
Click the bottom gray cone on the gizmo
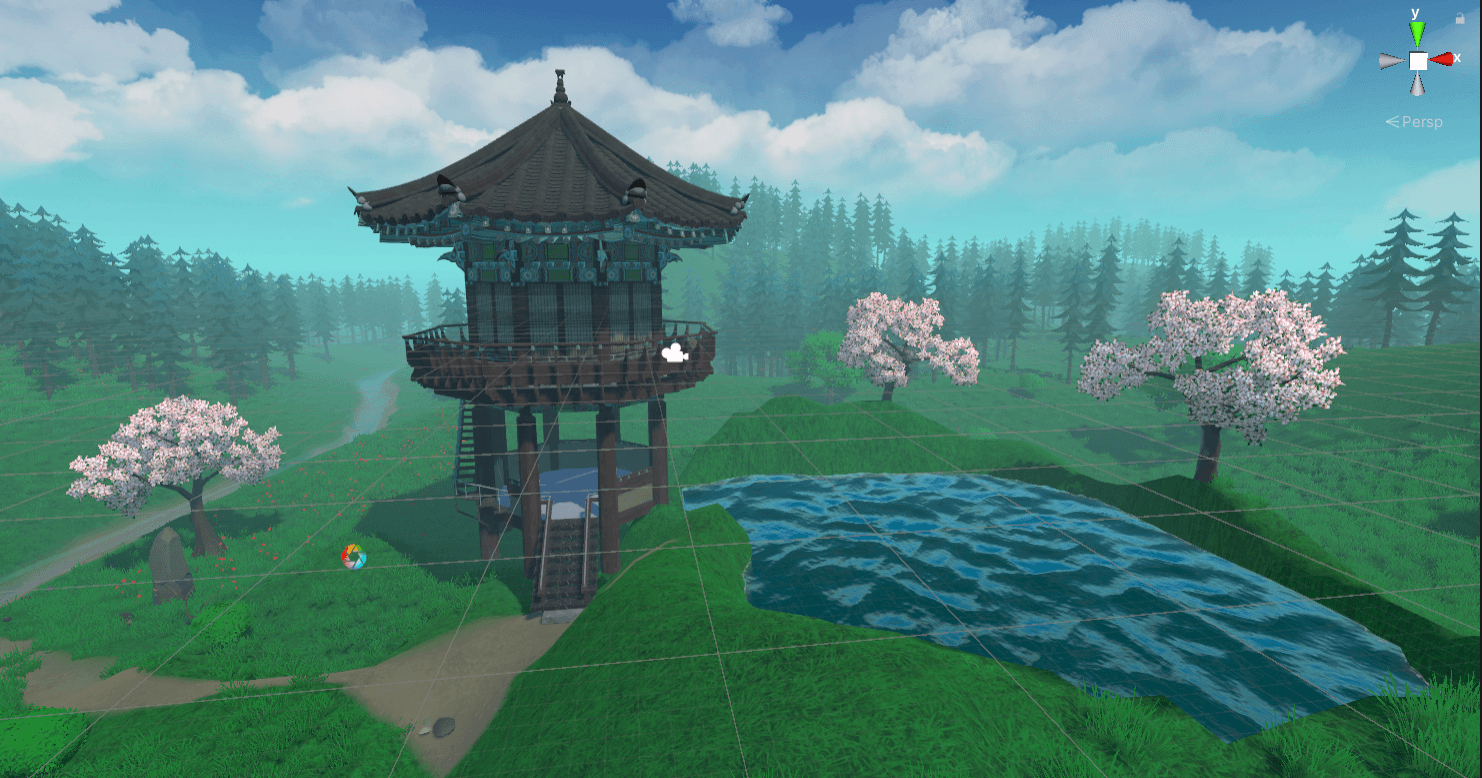pyautogui.click(x=1418, y=85)
